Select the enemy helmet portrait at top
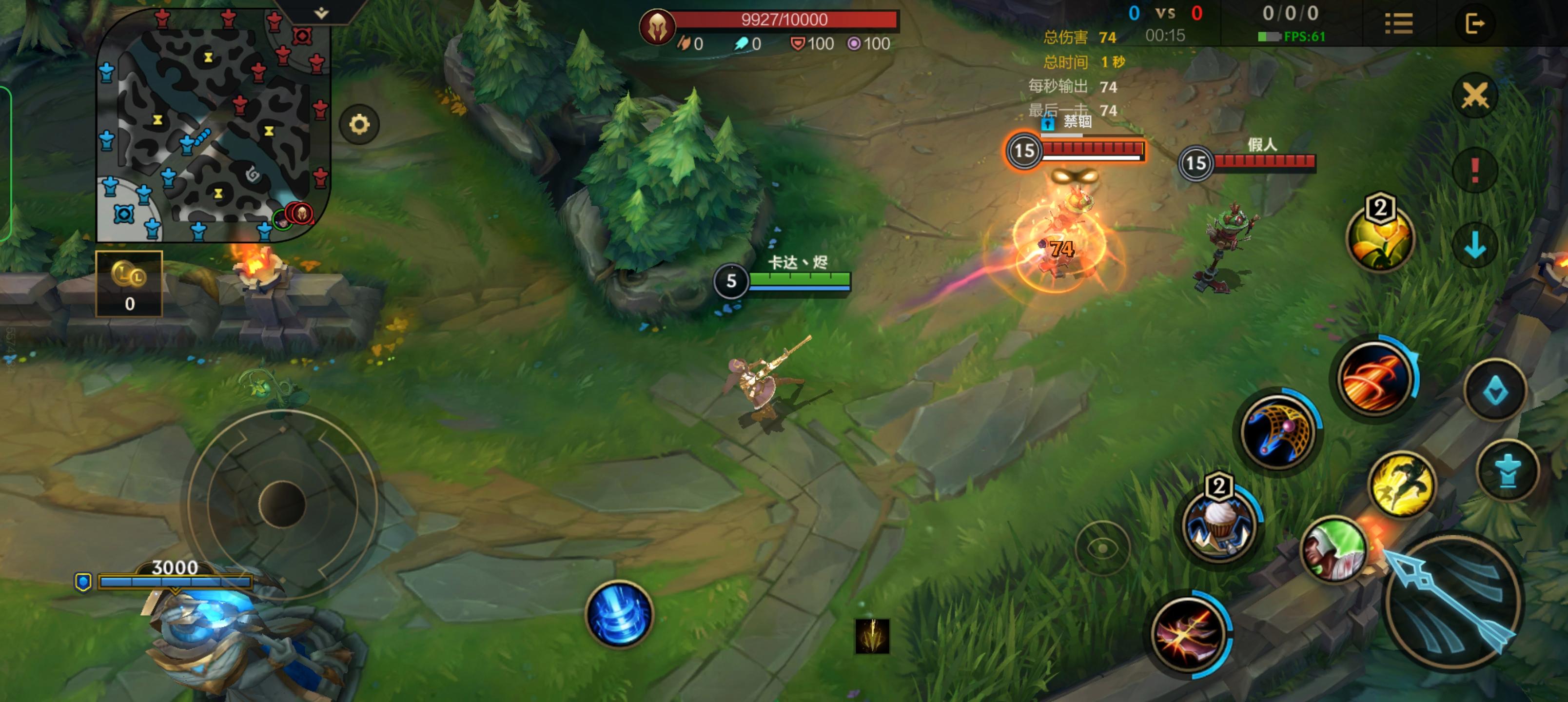Image resolution: width=1568 pixels, height=702 pixels. click(657, 27)
